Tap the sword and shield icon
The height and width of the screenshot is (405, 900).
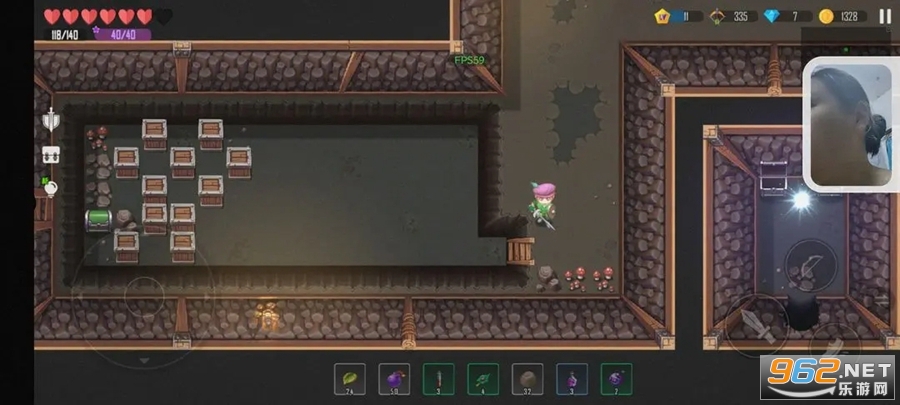click(x=51, y=121)
